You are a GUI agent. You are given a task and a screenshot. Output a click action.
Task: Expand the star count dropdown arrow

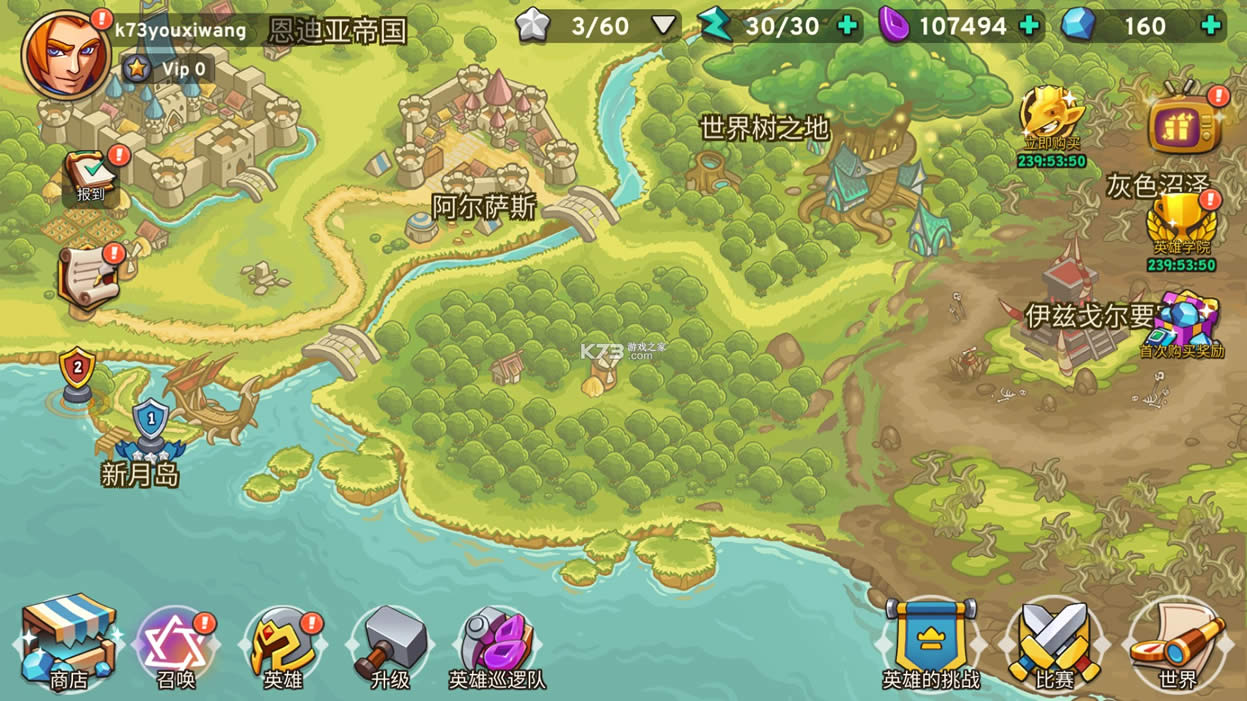click(664, 26)
